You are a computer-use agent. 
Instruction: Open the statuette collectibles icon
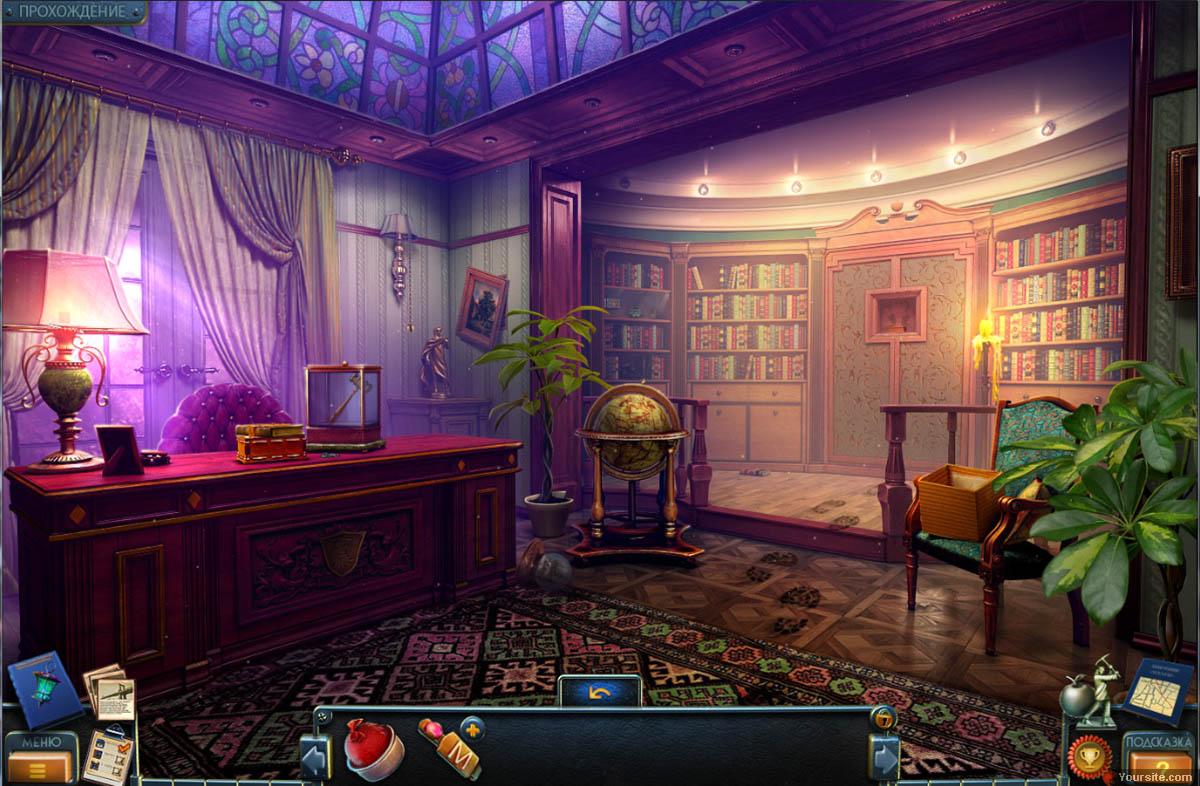[1090, 689]
